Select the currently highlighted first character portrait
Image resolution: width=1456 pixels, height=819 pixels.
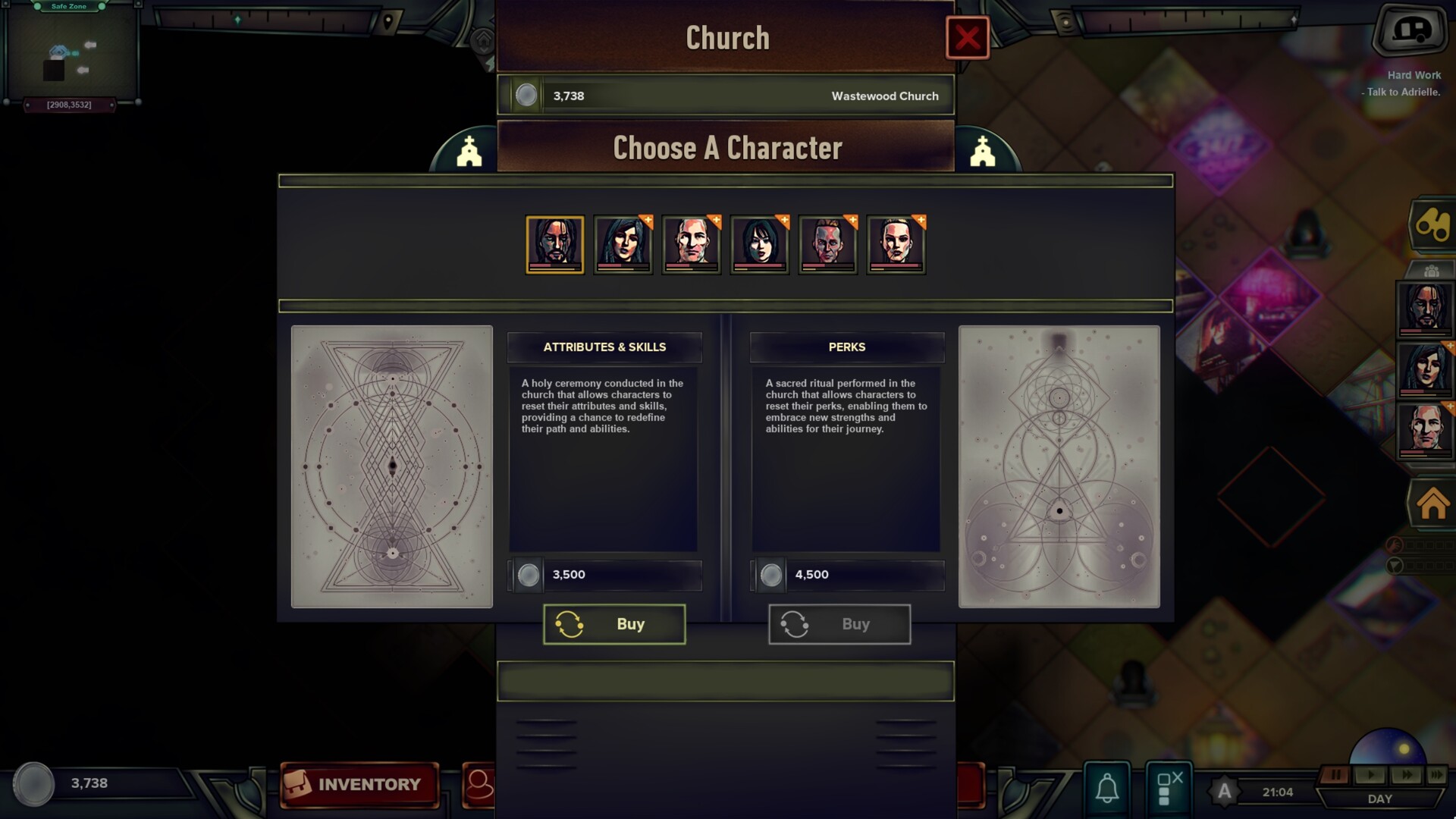click(554, 244)
